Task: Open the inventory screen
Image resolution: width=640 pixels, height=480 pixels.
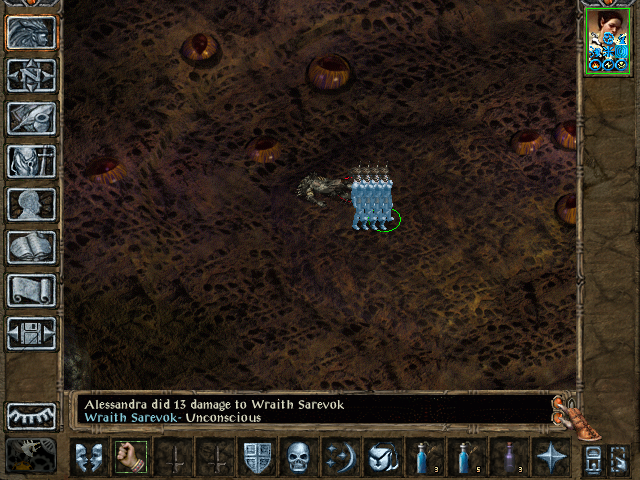Action: pyautogui.click(x=31, y=161)
